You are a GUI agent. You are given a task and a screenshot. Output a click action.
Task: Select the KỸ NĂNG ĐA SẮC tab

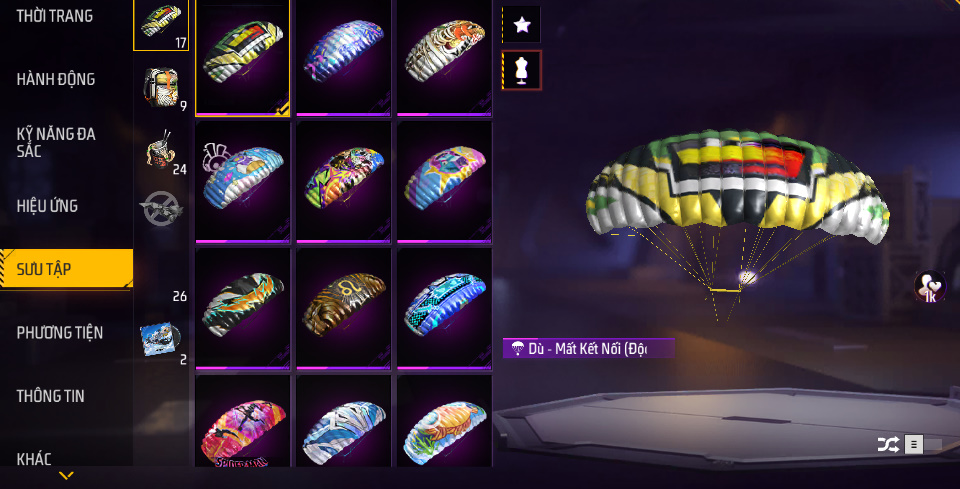pyautogui.click(x=56, y=142)
